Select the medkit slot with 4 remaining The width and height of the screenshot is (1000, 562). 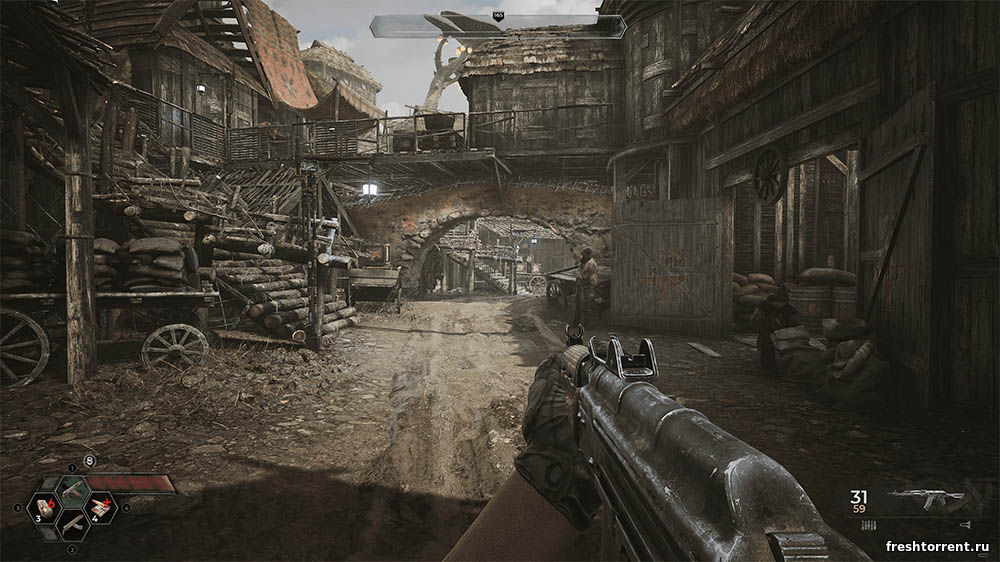[x=101, y=507]
